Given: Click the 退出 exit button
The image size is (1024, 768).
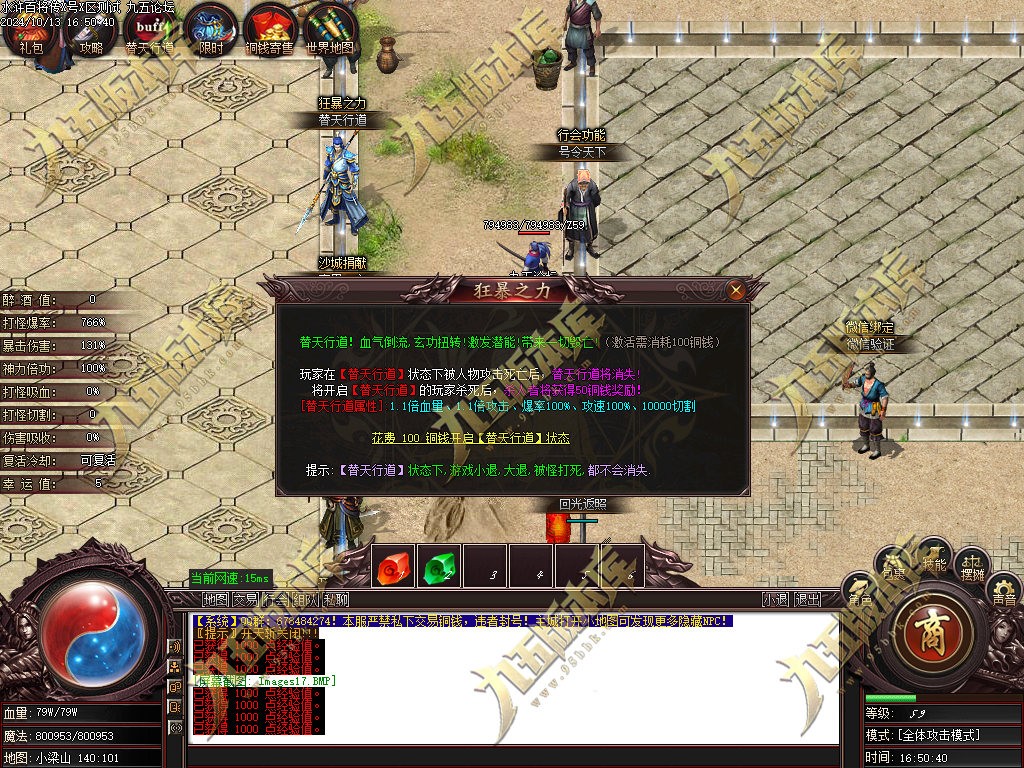Looking at the screenshot, I should pos(807,599).
